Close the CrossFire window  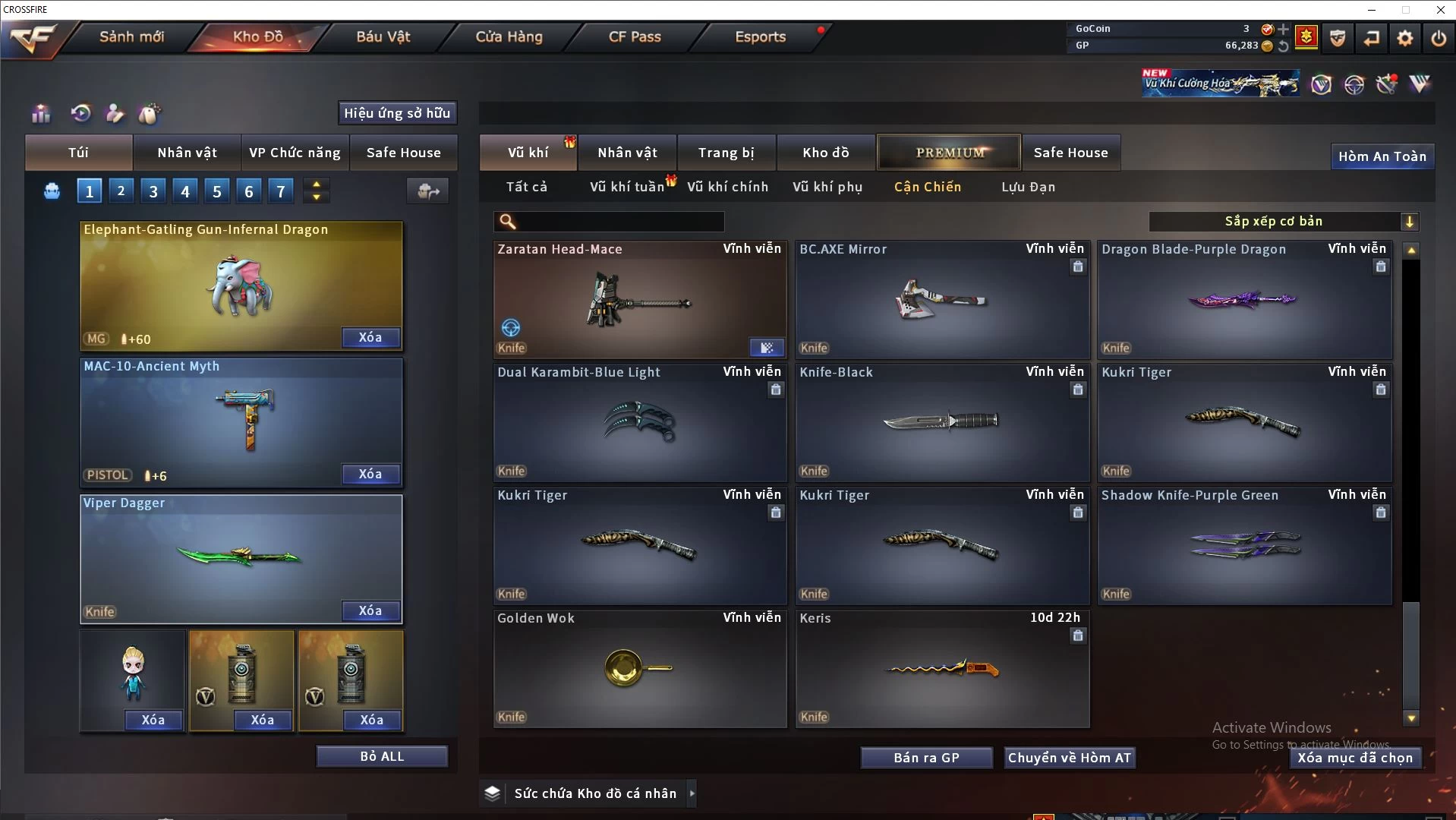[1440, 10]
